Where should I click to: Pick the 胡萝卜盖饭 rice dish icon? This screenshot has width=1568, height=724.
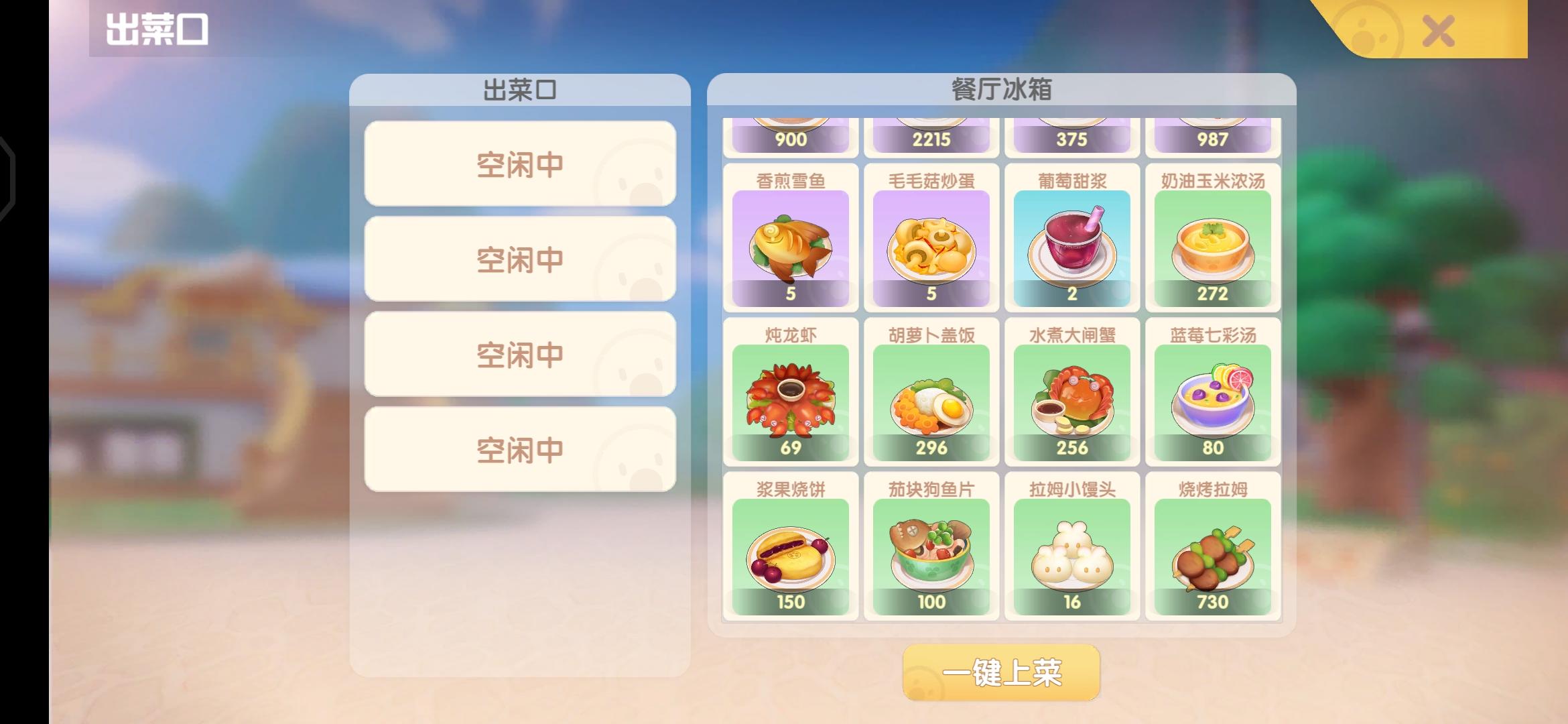point(931,399)
